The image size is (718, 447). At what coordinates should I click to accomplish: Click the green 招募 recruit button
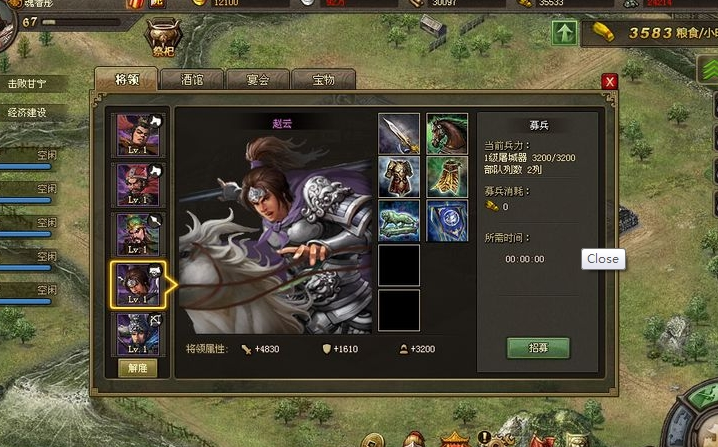click(x=538, y=348)
